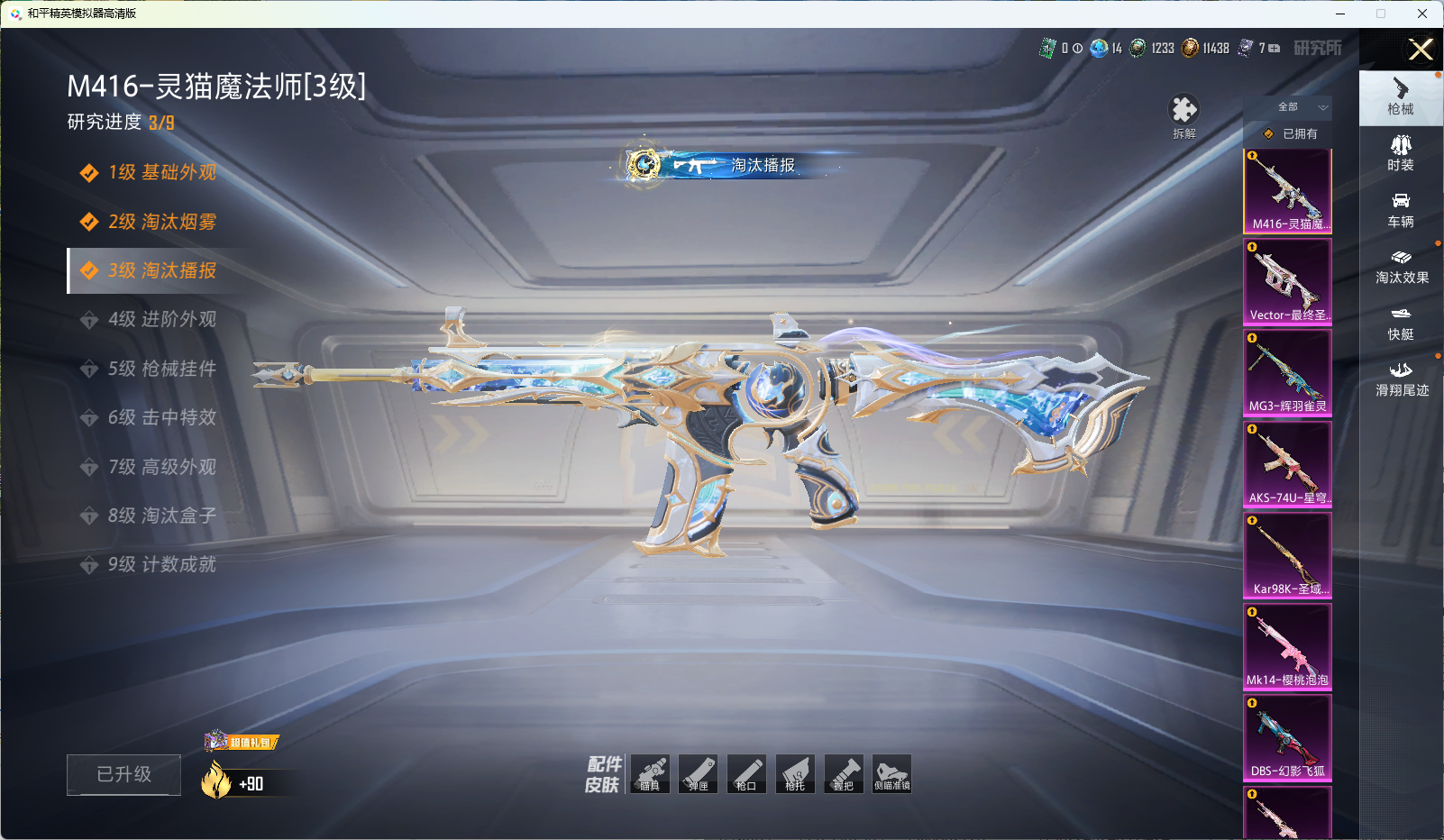Select the DBS-幻影飞狐 skin thumbnail
Image resolution: width=1444 pixels, height=840 pixels.
[1287, 736]
